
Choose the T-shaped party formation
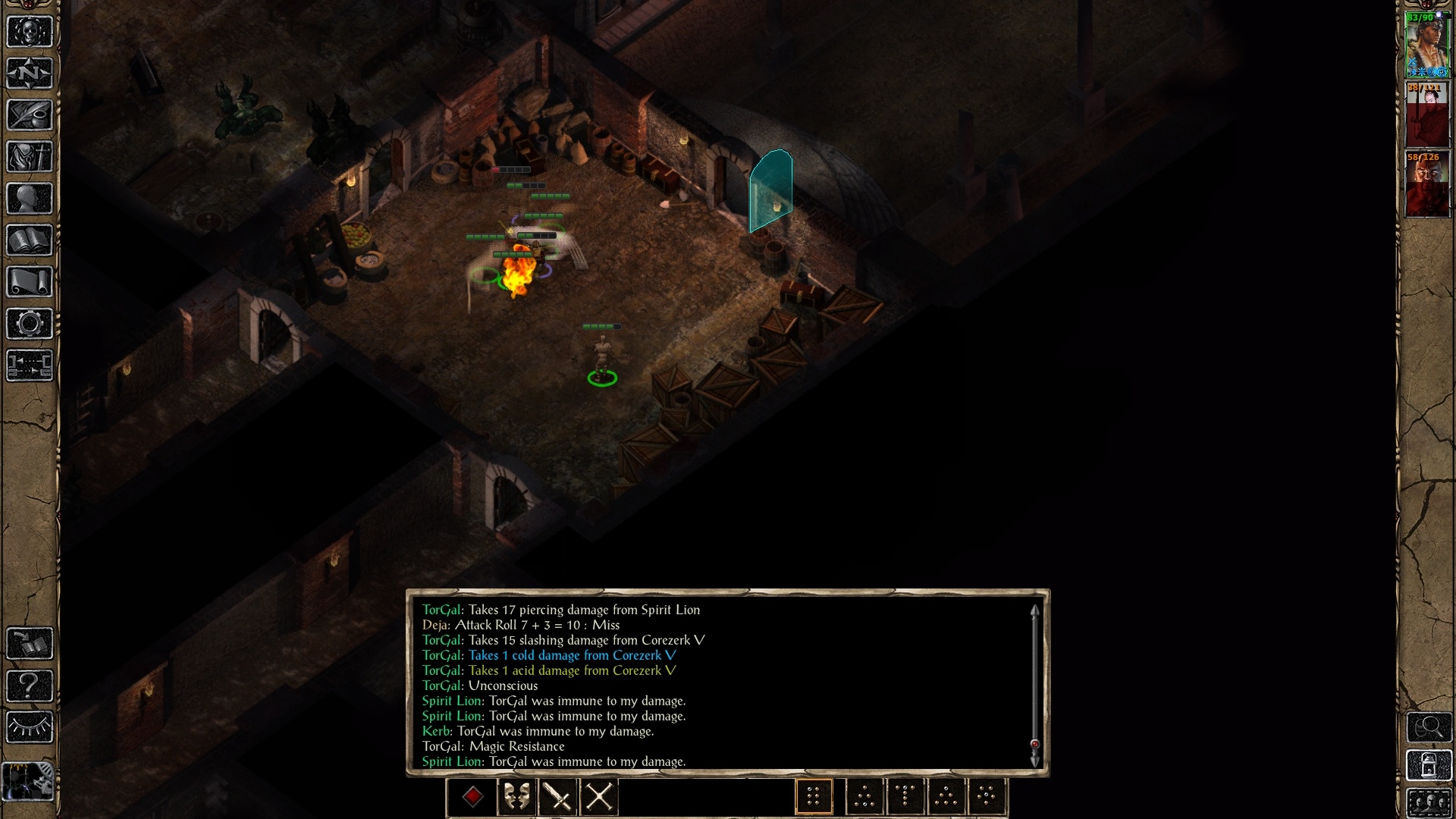[905, 797]
